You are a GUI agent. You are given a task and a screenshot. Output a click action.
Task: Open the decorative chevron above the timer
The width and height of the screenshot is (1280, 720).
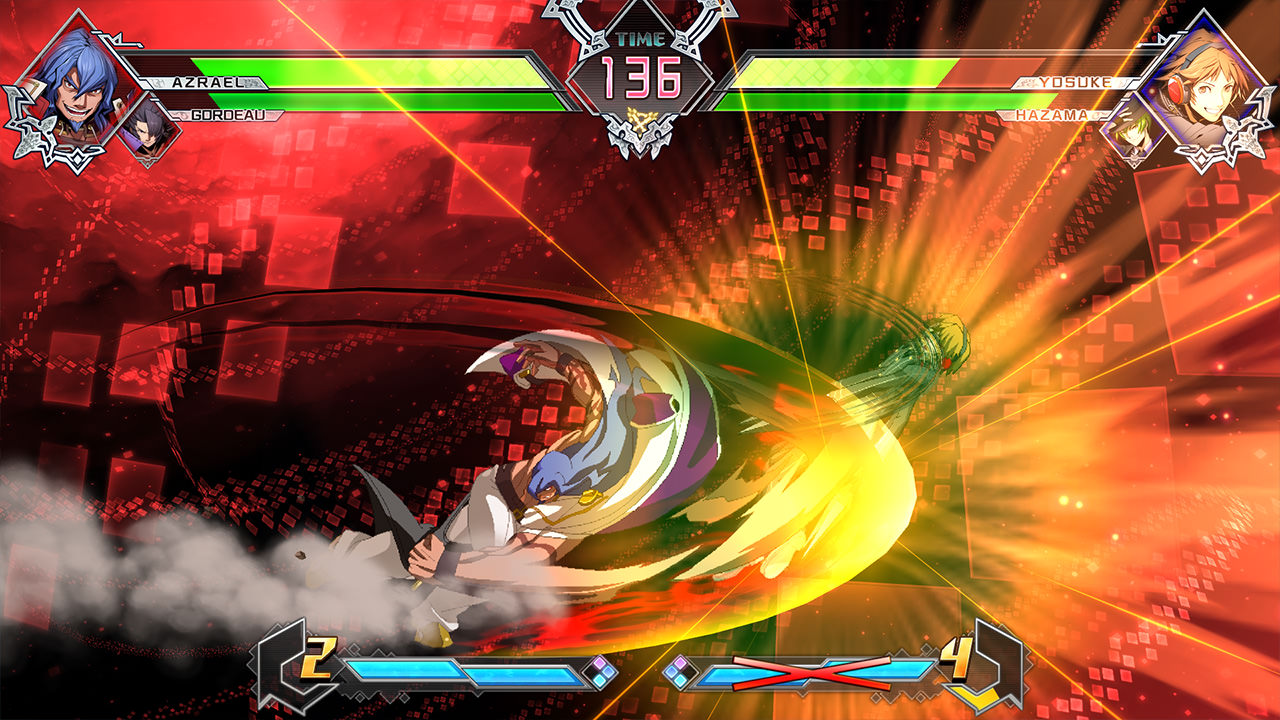pyautogui.click(x=640, y=12)
